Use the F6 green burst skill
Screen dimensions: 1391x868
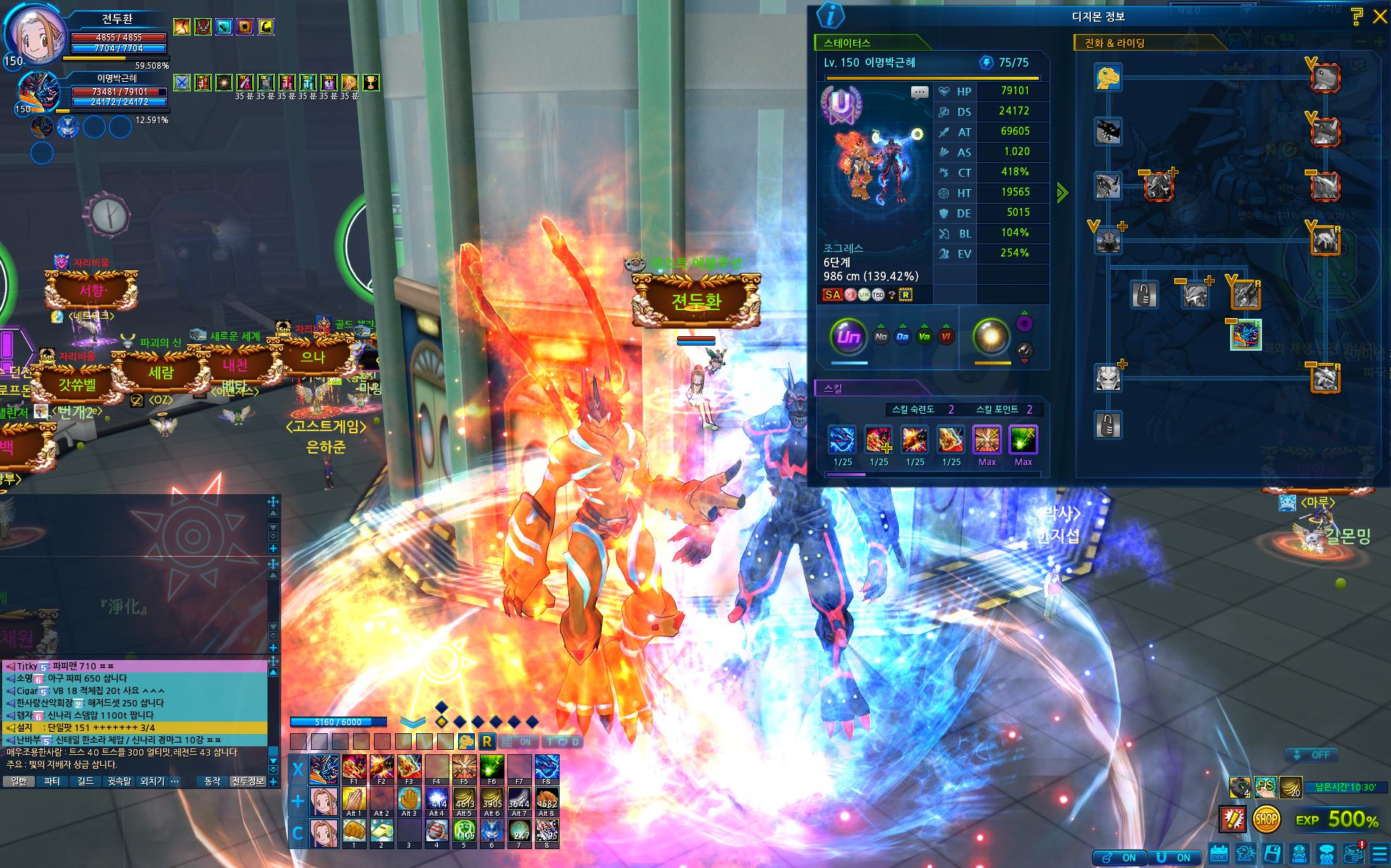(491, 767)
